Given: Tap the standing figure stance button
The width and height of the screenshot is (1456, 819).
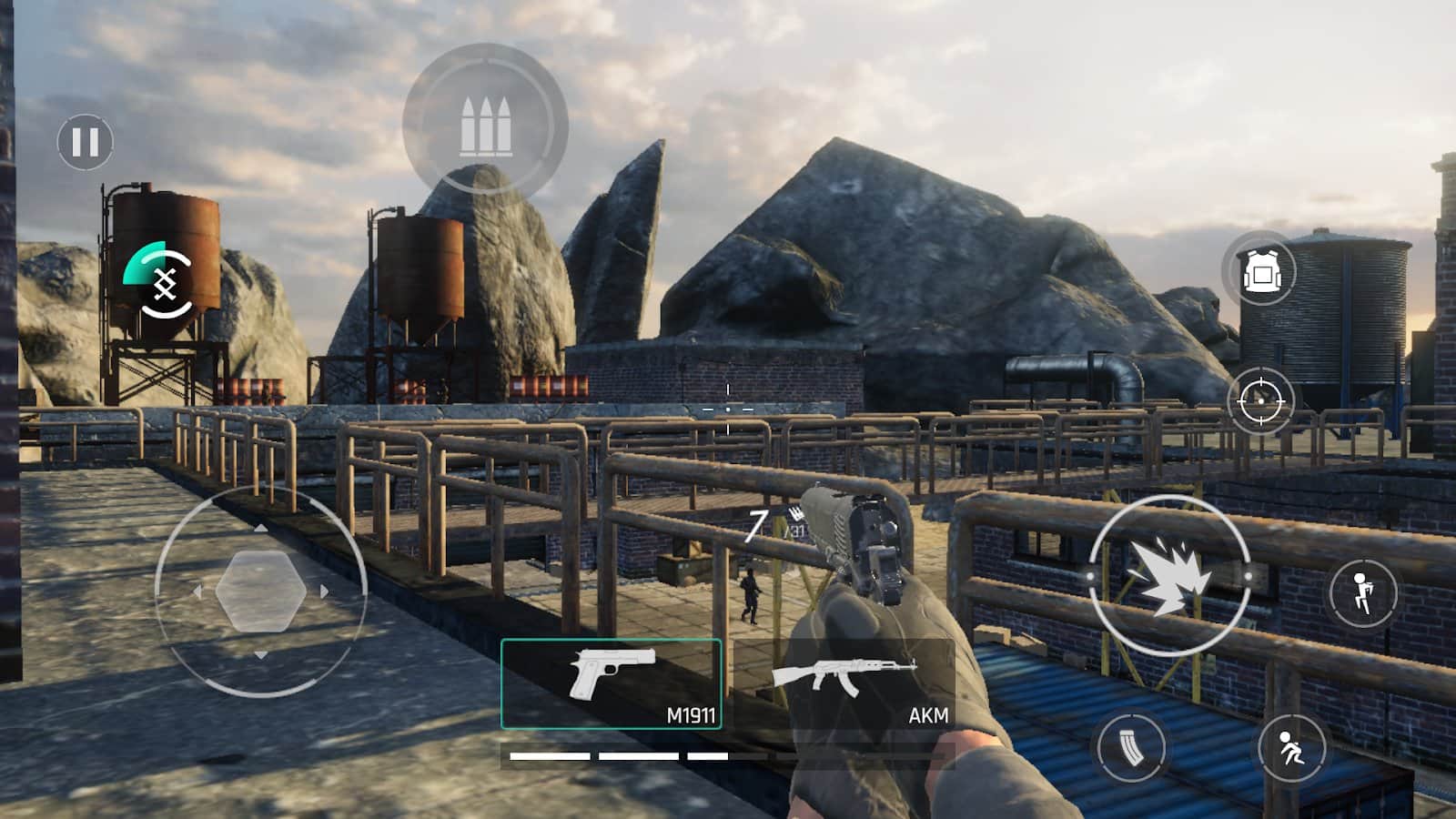Looking at the screenshot, I should 1362,593.
